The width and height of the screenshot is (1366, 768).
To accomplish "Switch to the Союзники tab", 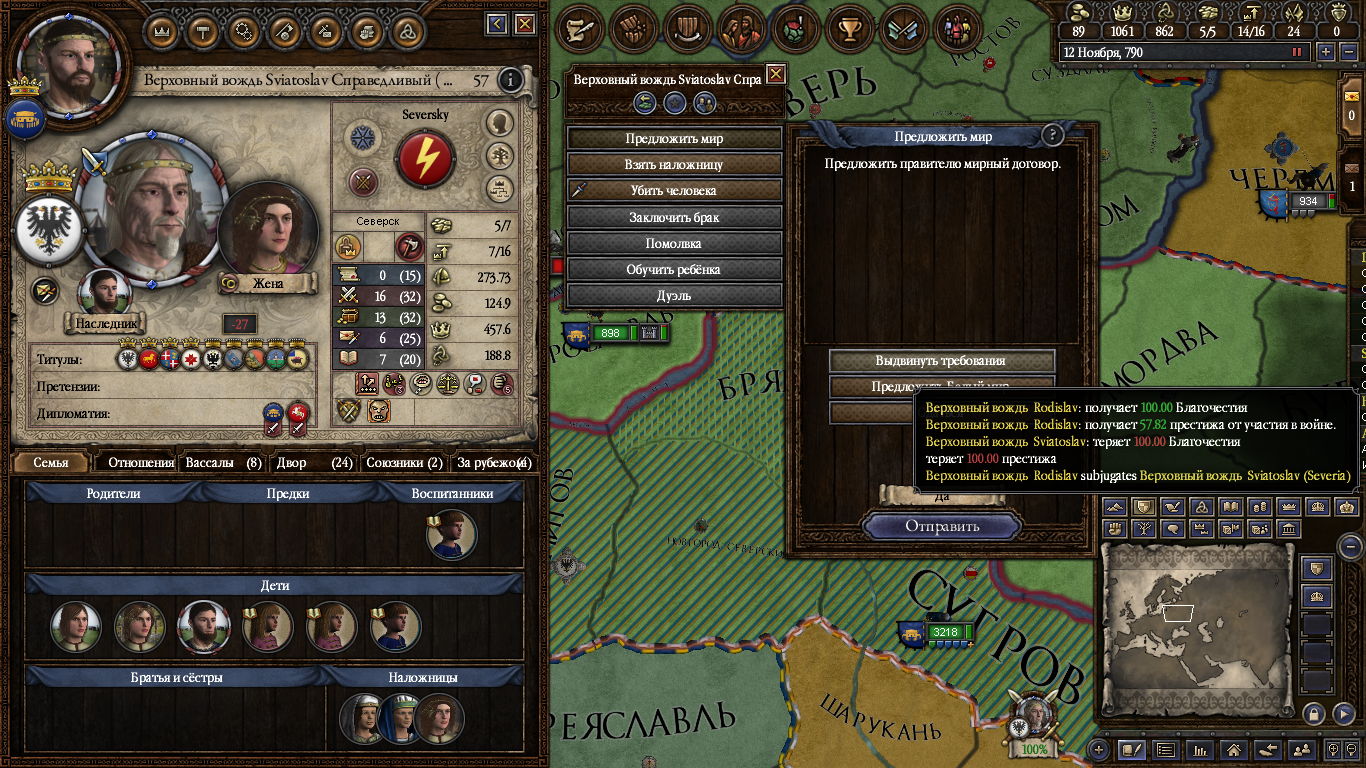I will coord(404,463).
